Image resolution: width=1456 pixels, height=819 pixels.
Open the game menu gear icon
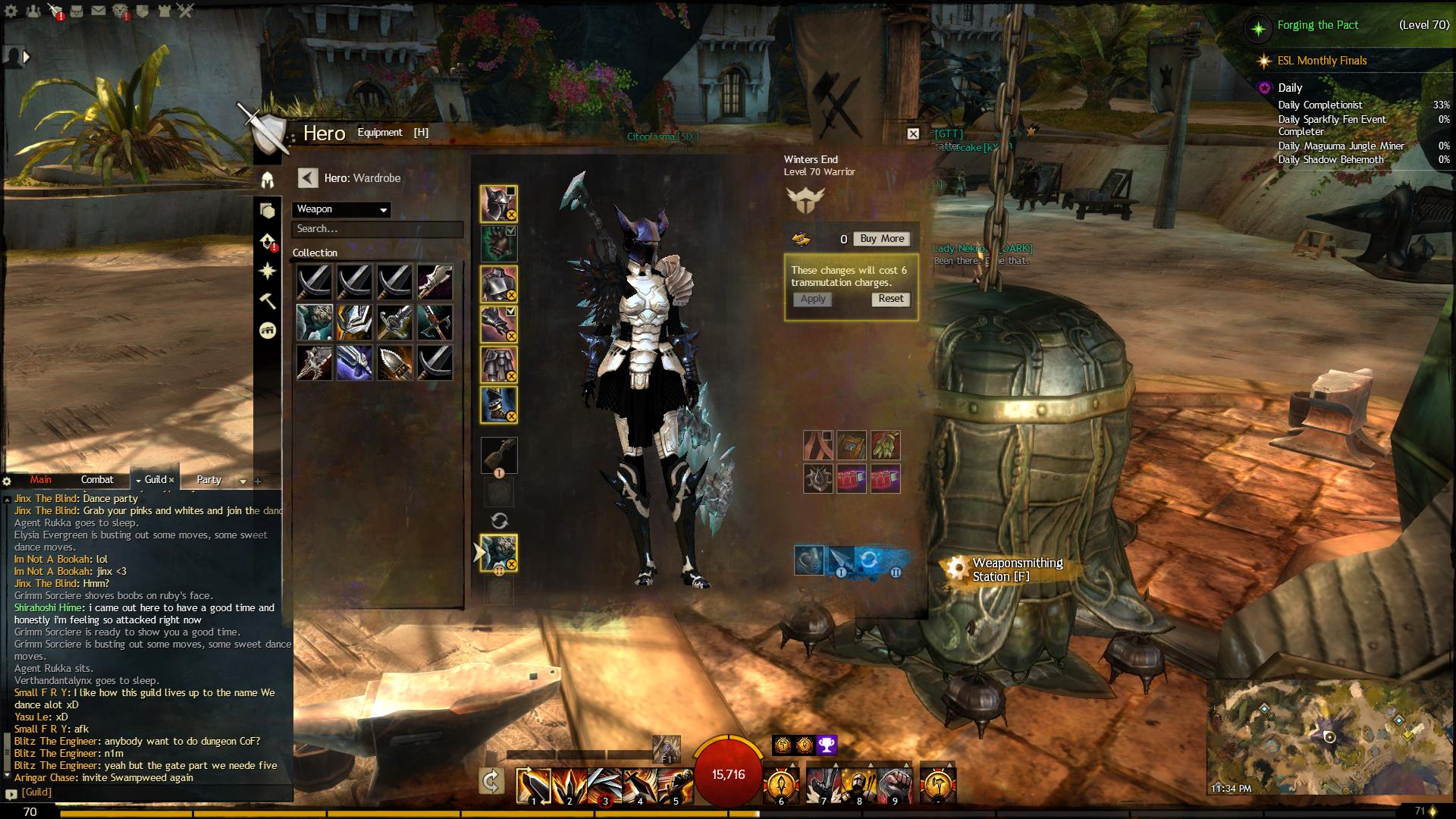click(11, 11)
